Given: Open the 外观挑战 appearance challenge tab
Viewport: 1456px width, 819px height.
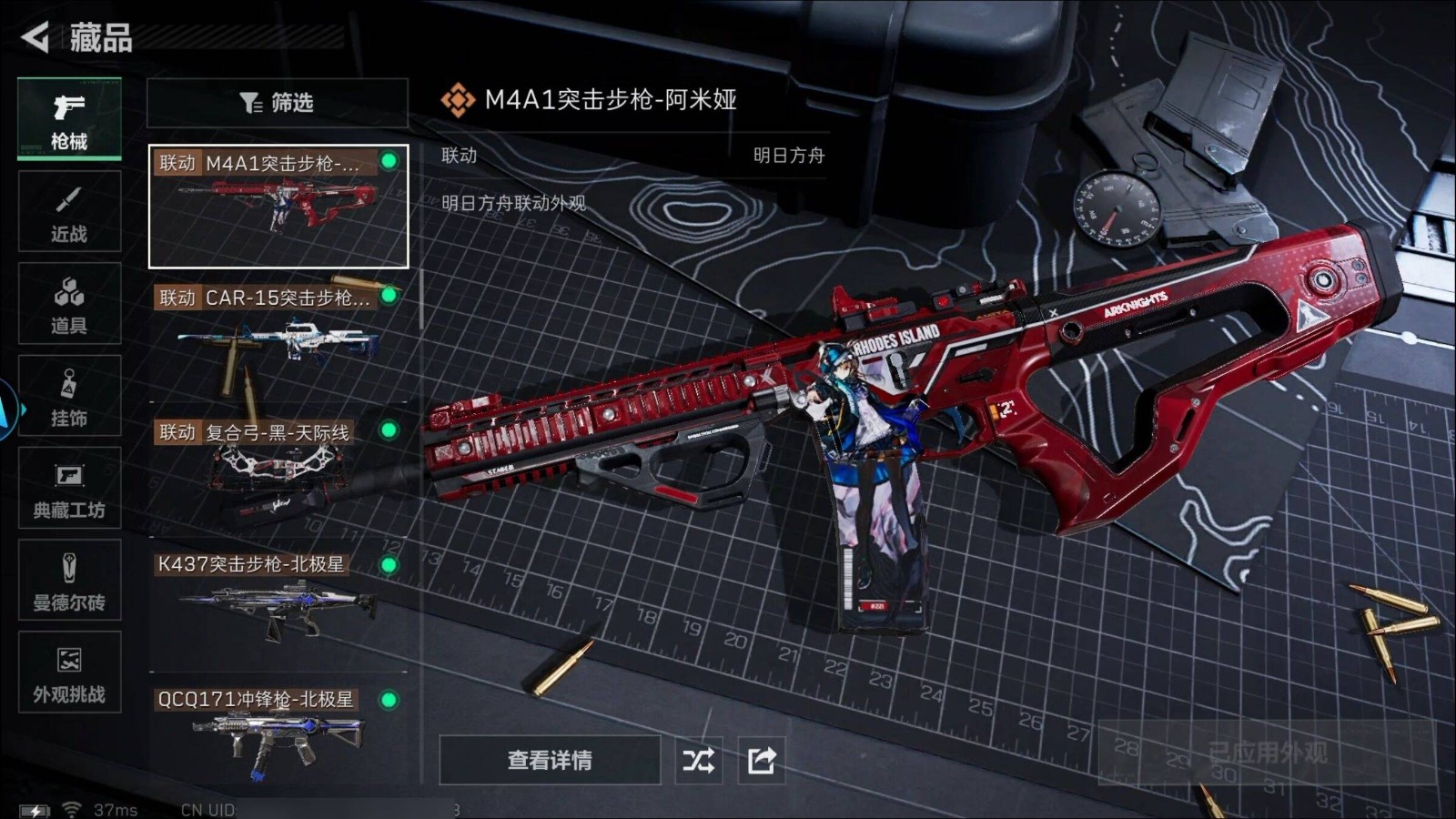Looking at the screenshot, I should coord(69,672).
